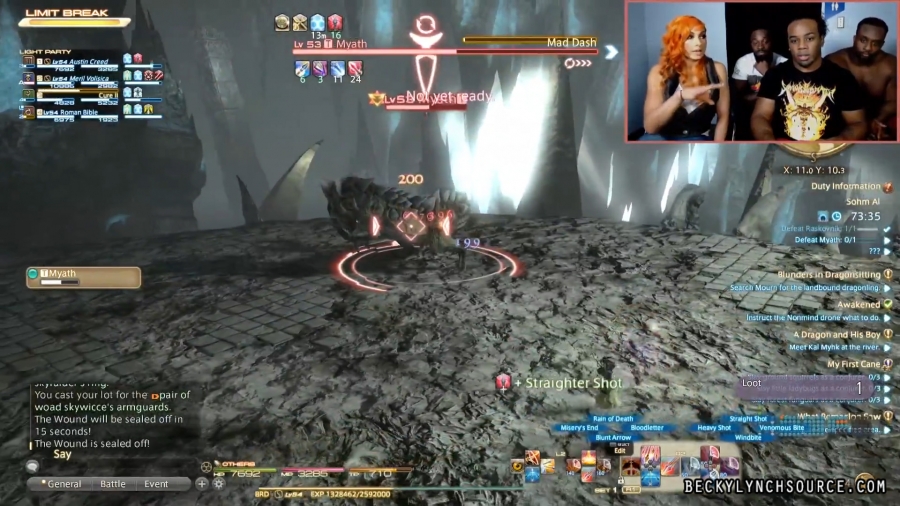Open chat log settings gear
The width and height of the screenshot is (900, 506).
point(218,484)
